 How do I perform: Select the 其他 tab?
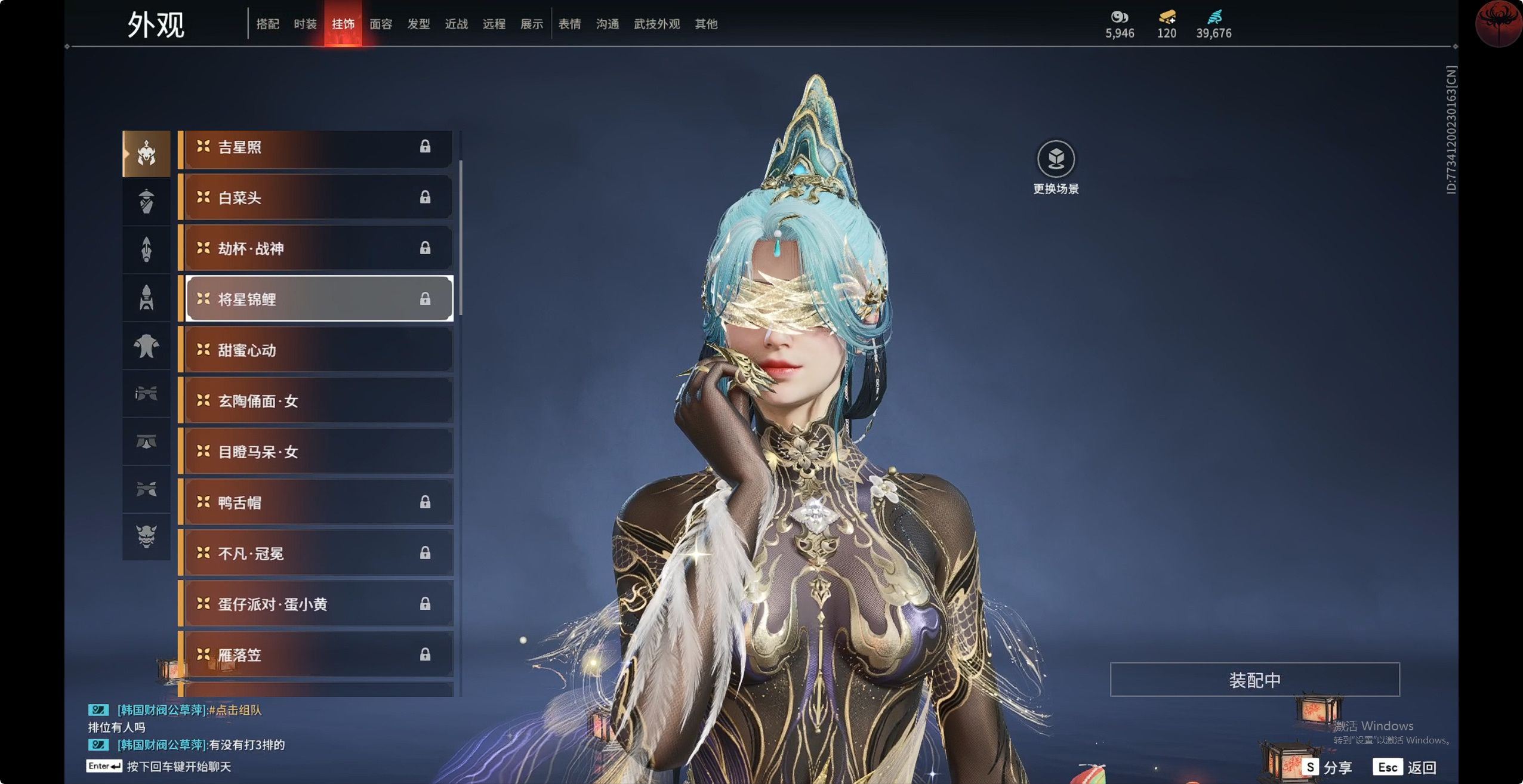click(x=706, y=24)
